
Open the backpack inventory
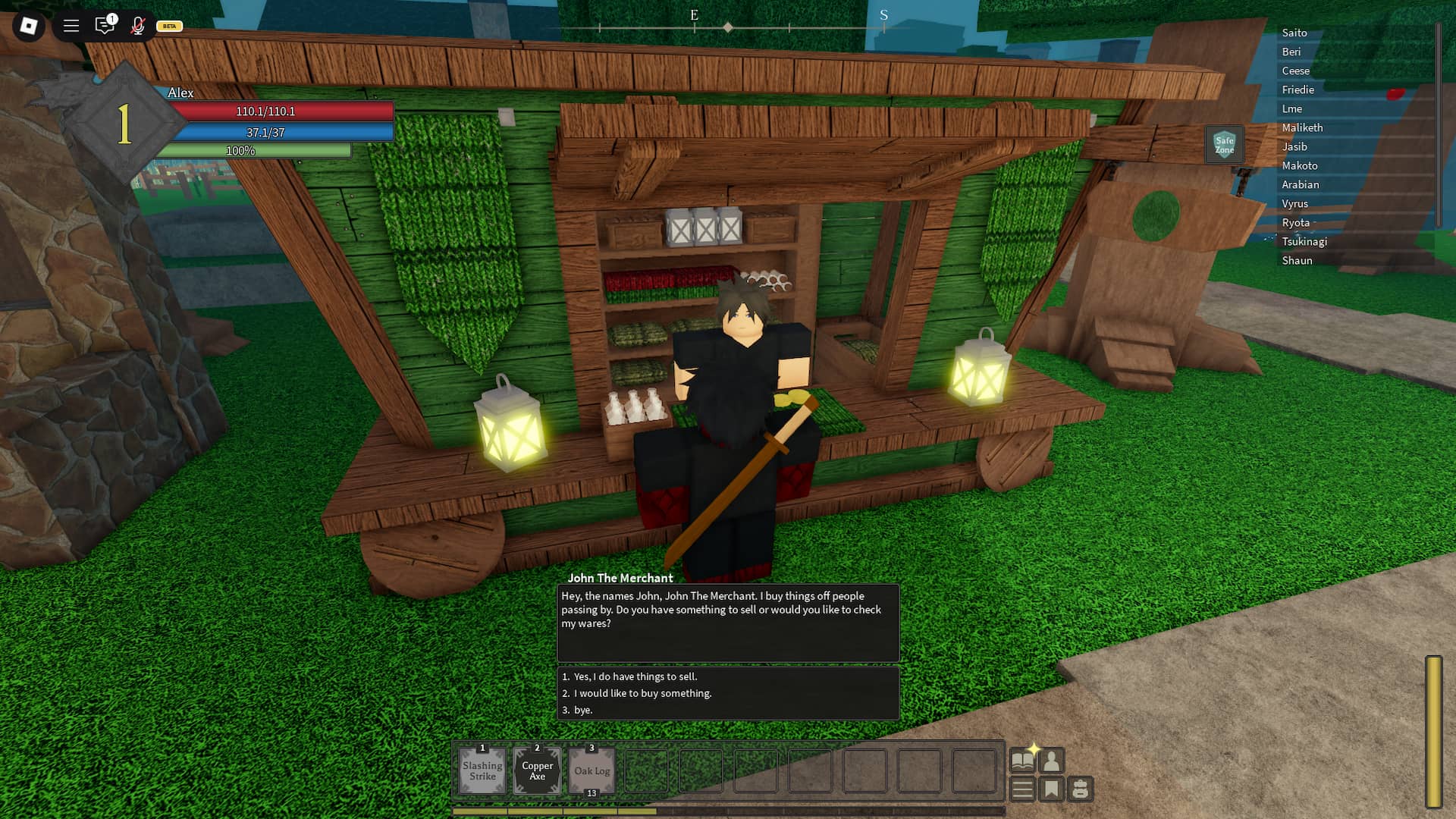point(1081,789)
